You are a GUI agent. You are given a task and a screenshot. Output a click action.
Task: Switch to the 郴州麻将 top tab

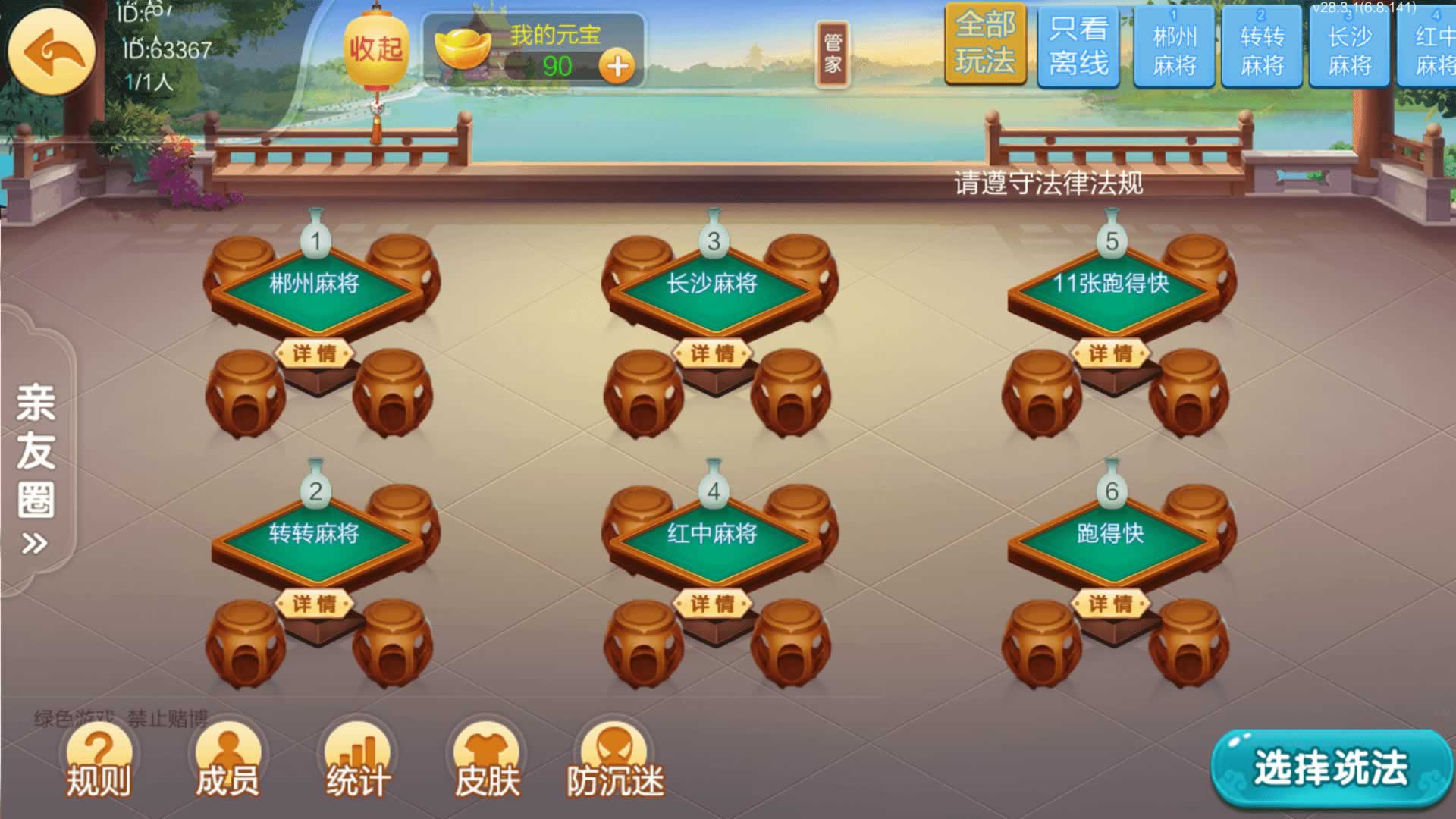click(x=1174, y=49)
